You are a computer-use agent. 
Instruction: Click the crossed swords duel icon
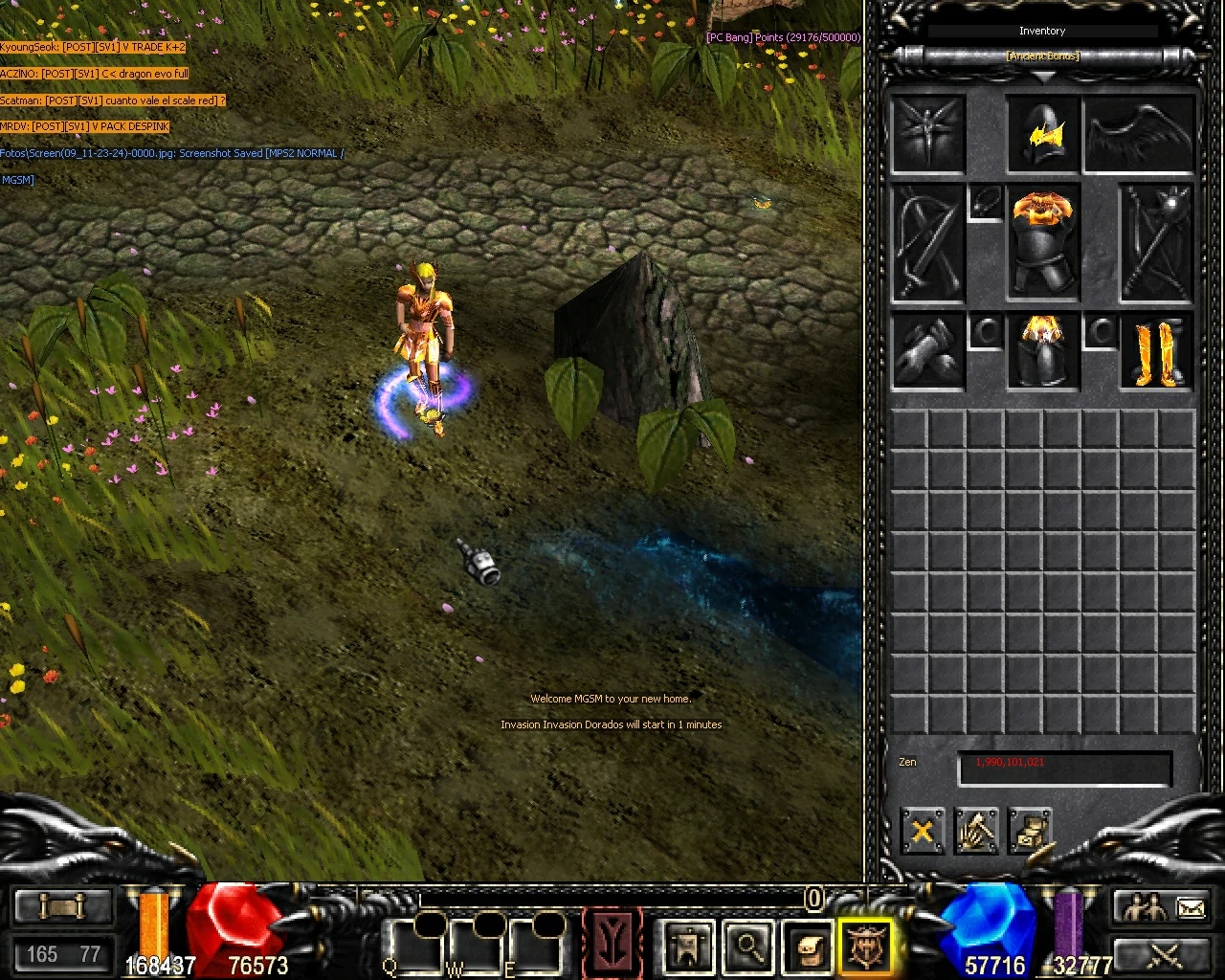pos(1163,955)
